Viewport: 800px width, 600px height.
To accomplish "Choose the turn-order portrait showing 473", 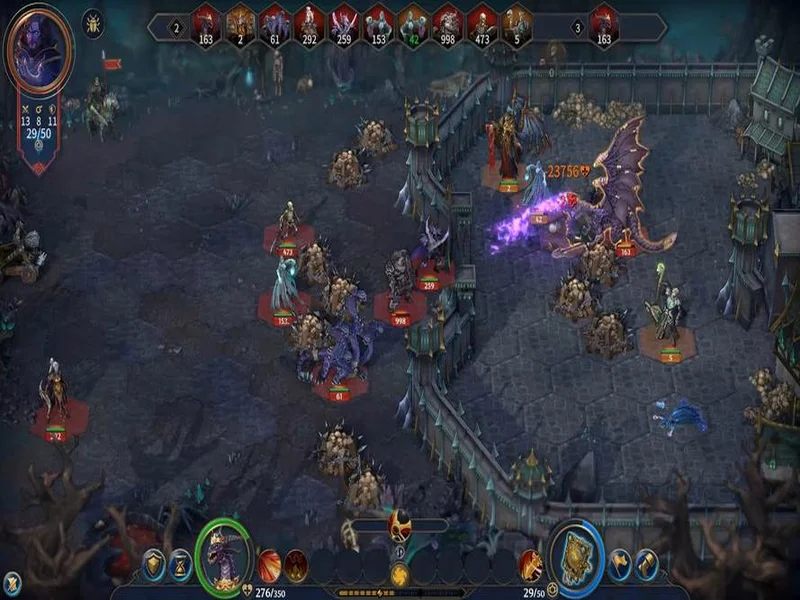I will tap(482, 24).
